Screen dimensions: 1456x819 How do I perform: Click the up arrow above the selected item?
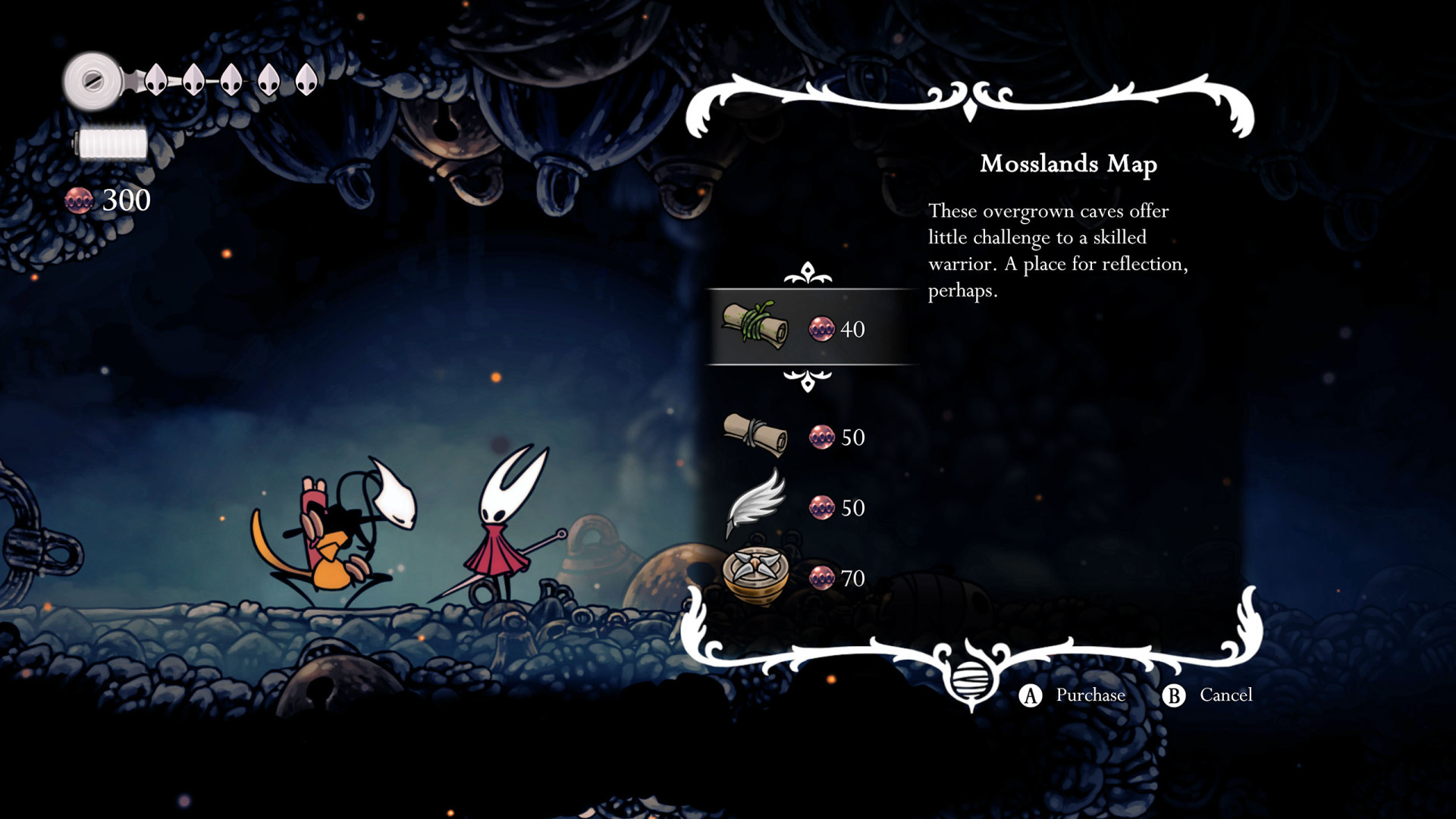click(x=808, y=273)
